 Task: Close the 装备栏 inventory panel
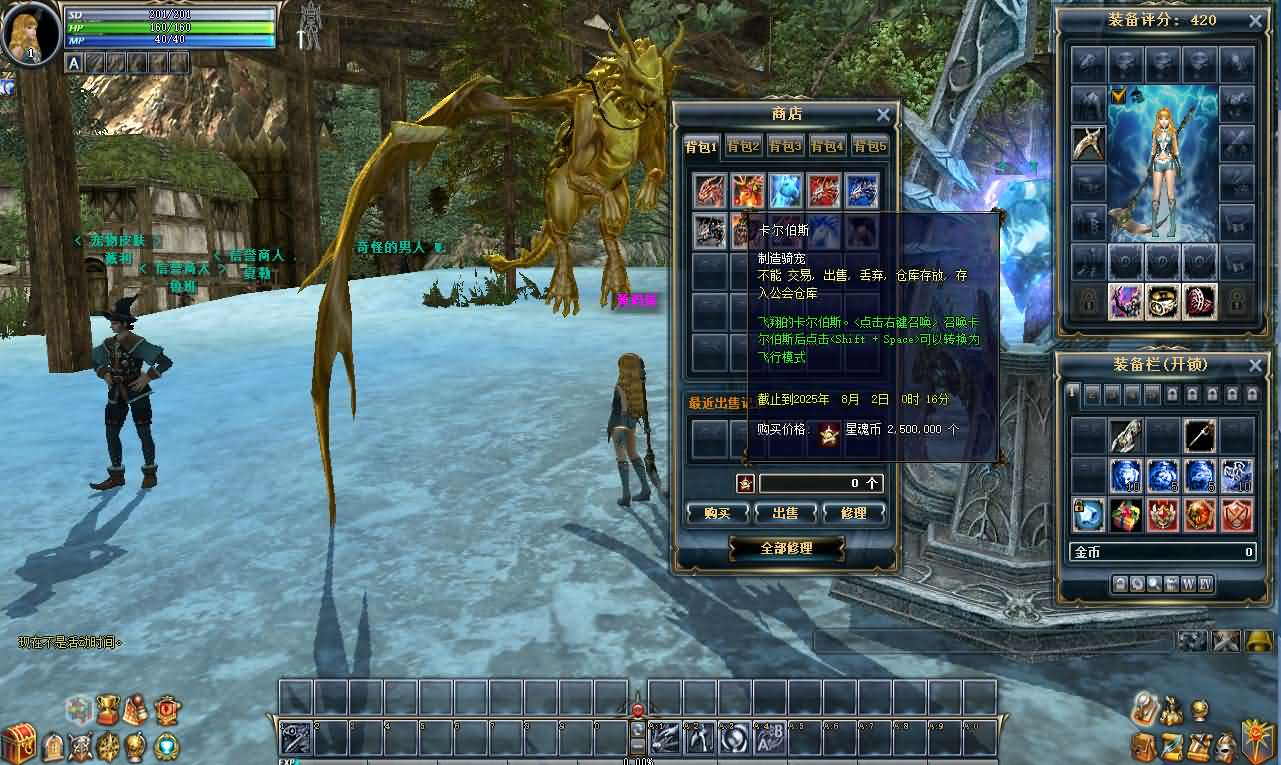pos(1255,365)
